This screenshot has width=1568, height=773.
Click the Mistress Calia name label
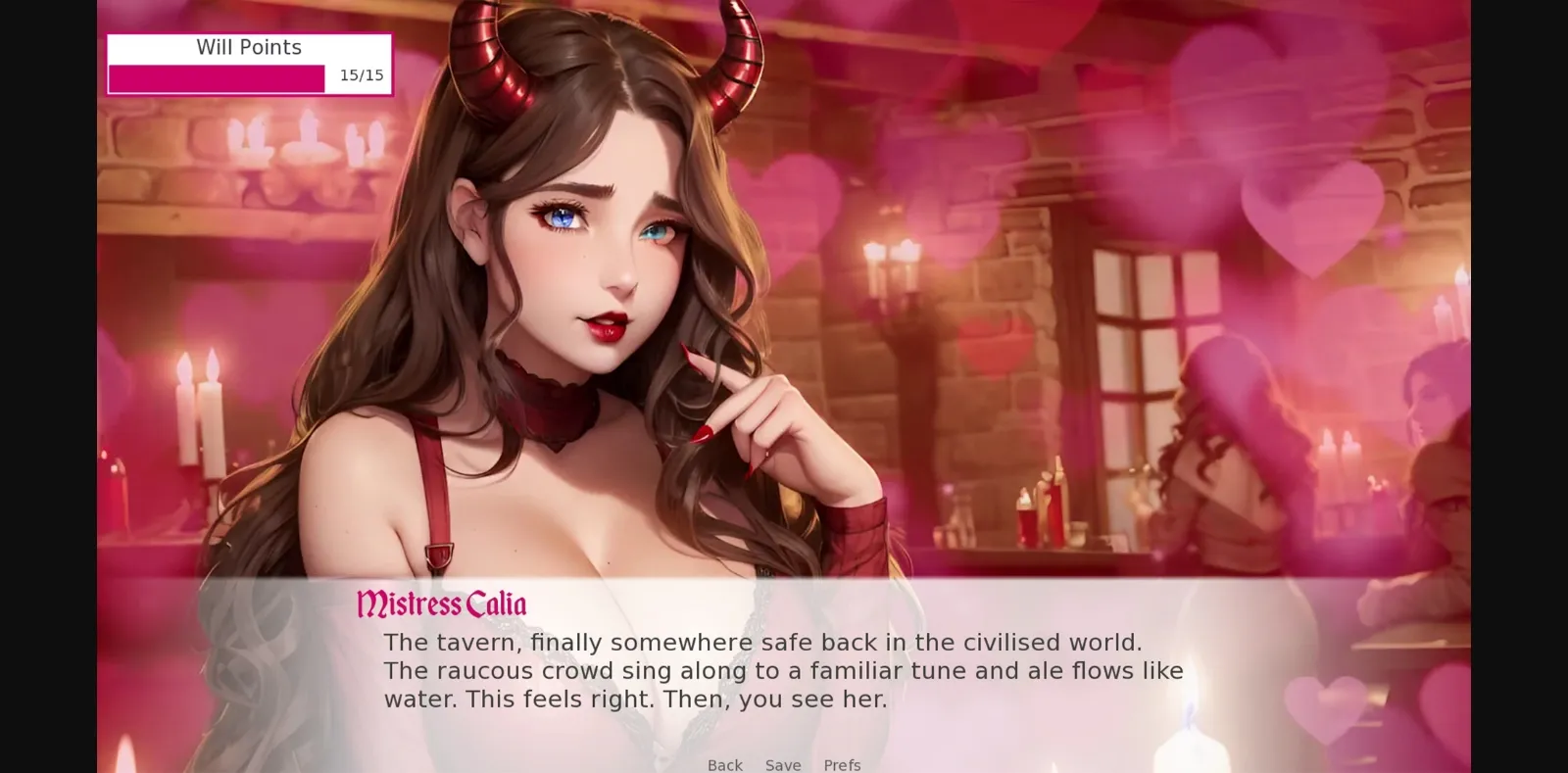tap(441, 604)
